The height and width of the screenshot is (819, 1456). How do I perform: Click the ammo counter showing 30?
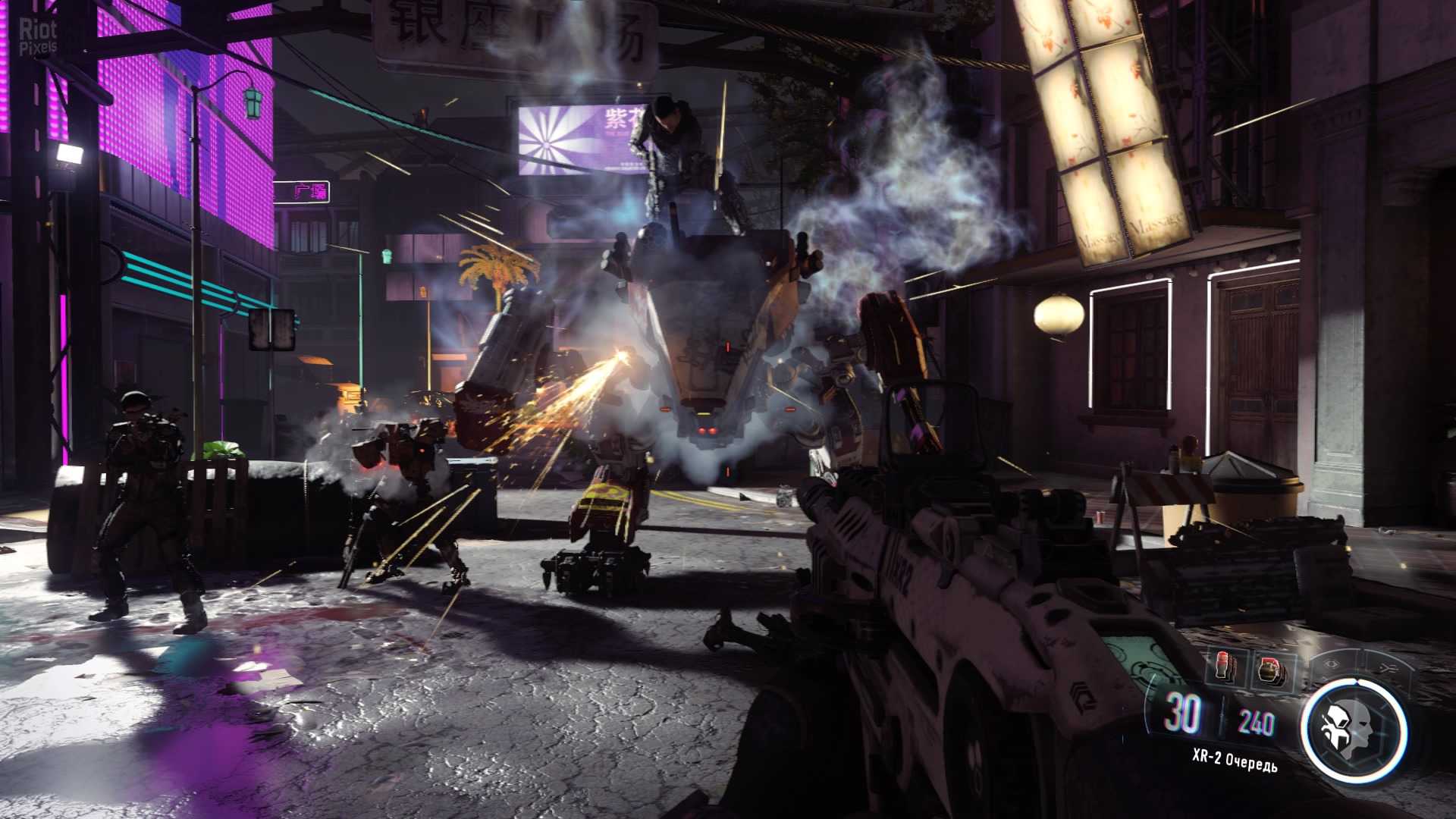coord(1182,714)
